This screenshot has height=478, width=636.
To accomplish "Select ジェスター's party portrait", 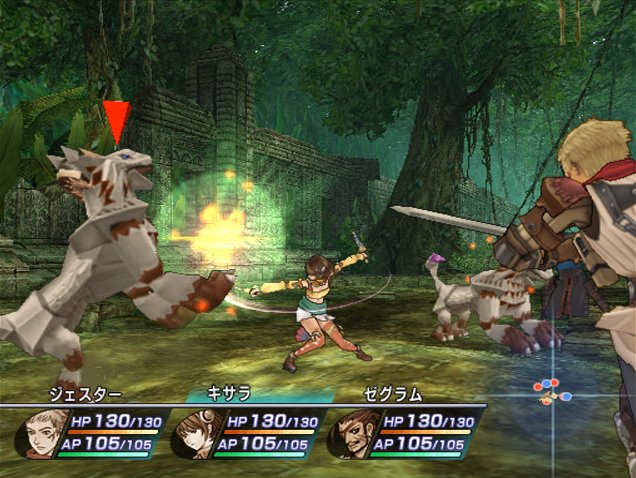I will coord(39,433).
